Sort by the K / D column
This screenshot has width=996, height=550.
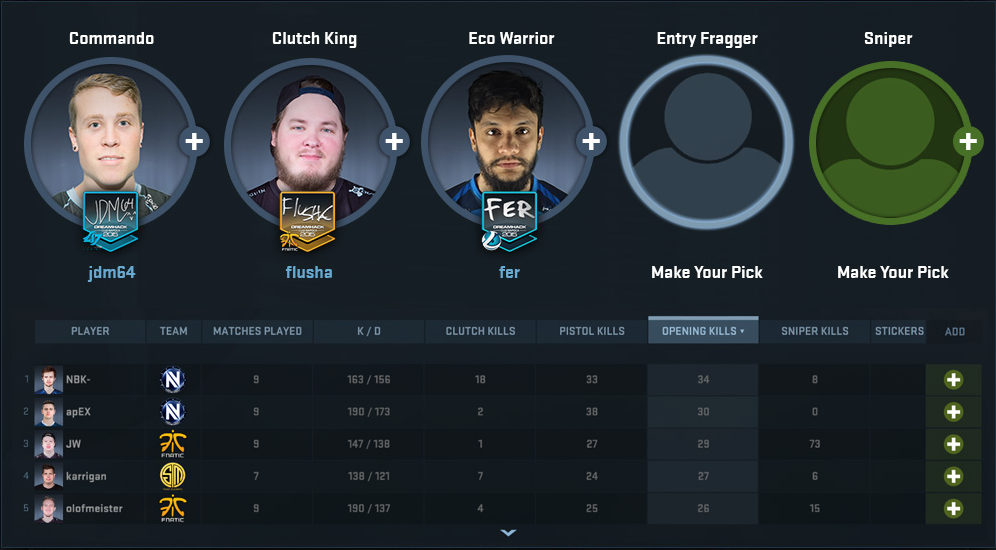pos(369,331)
